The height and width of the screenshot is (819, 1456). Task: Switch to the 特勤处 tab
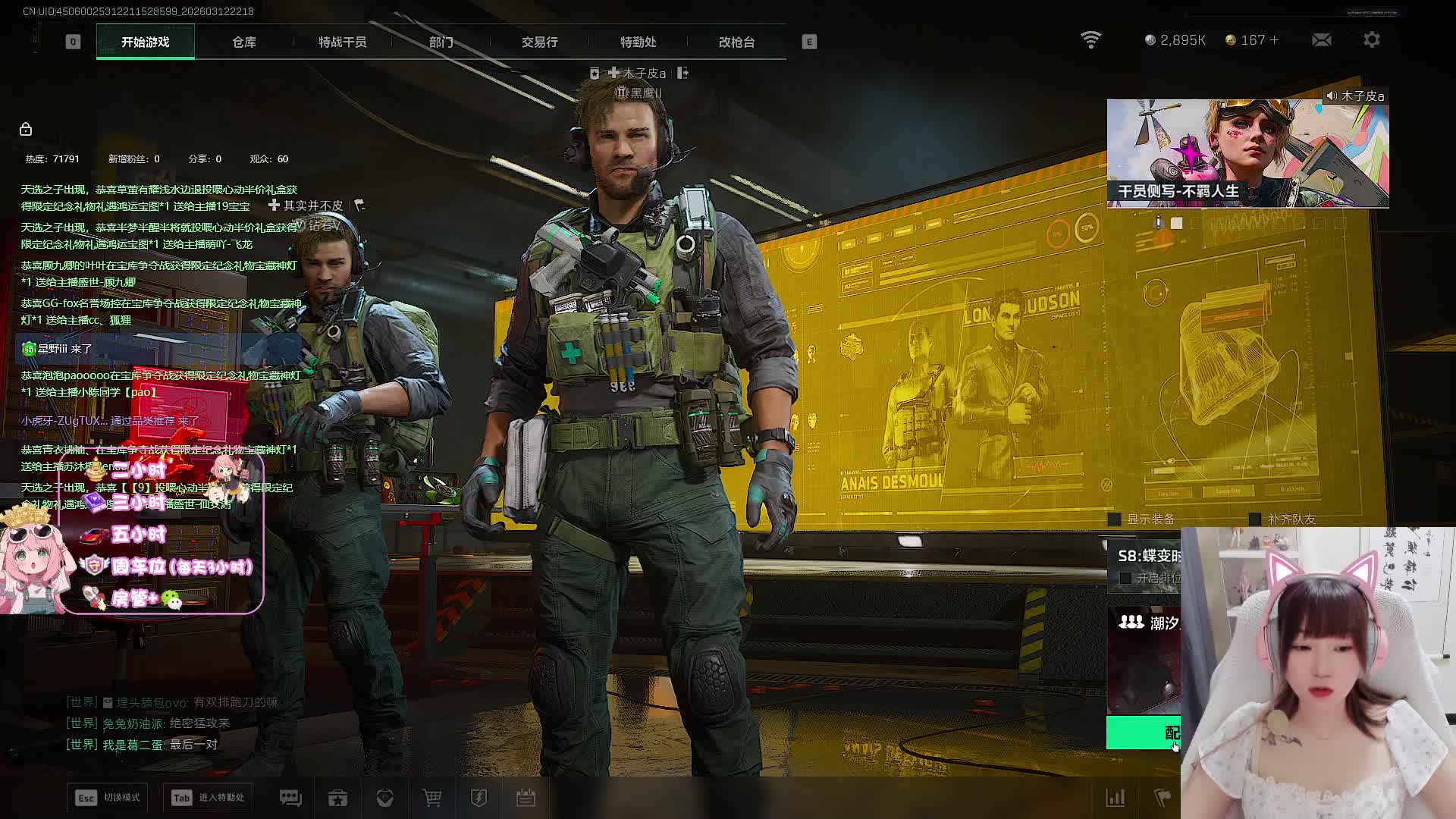638,42
